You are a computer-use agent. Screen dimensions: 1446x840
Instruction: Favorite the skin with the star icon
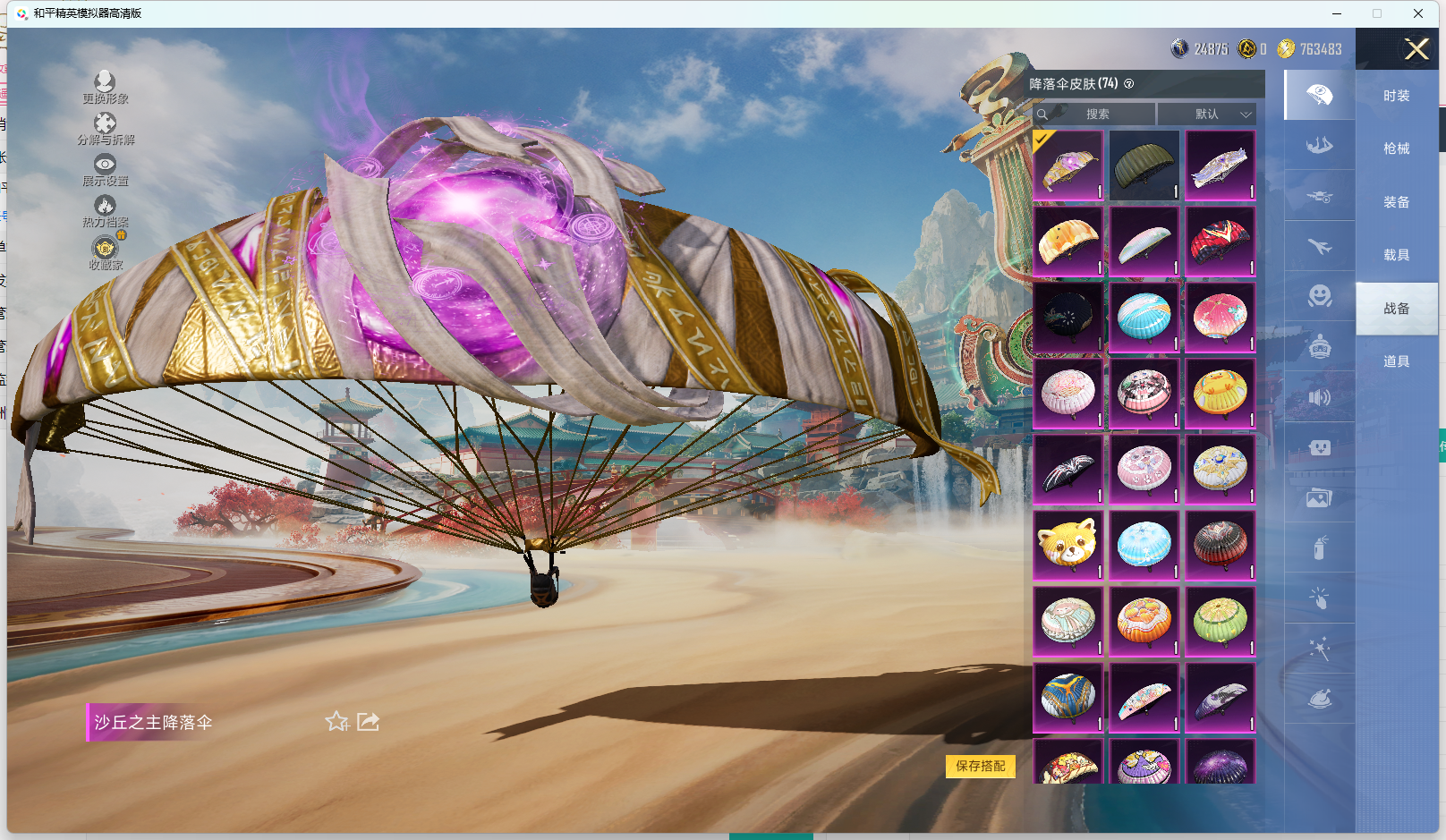pyautogui.click(x=336, y=721)
